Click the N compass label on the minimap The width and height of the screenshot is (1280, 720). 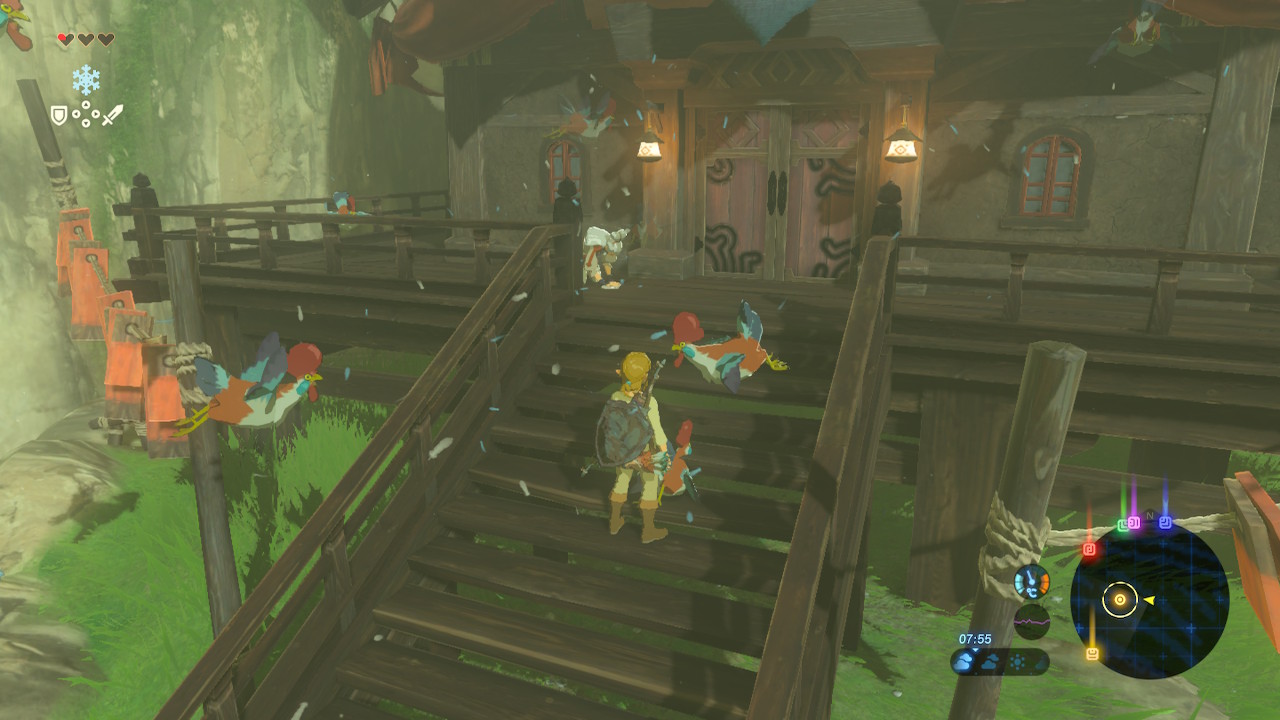coord(1149,515)
